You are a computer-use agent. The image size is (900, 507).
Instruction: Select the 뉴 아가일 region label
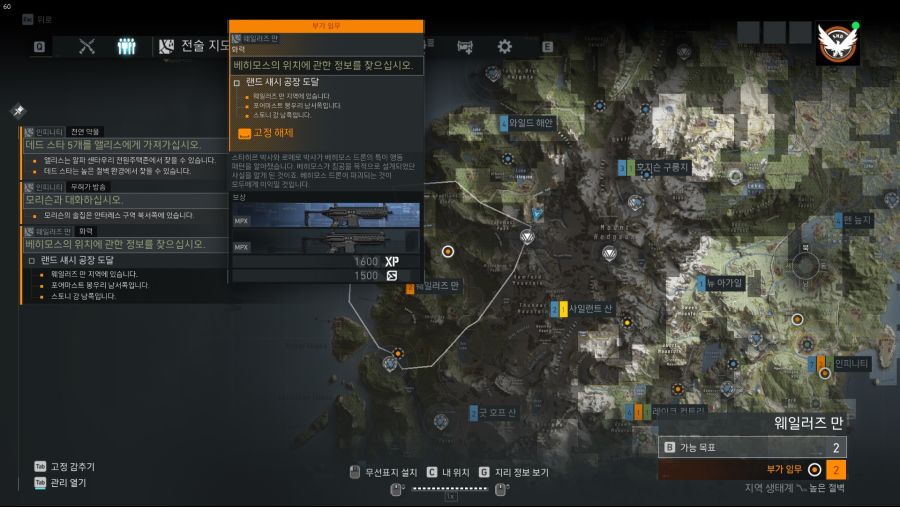click(x=724, y=283)
